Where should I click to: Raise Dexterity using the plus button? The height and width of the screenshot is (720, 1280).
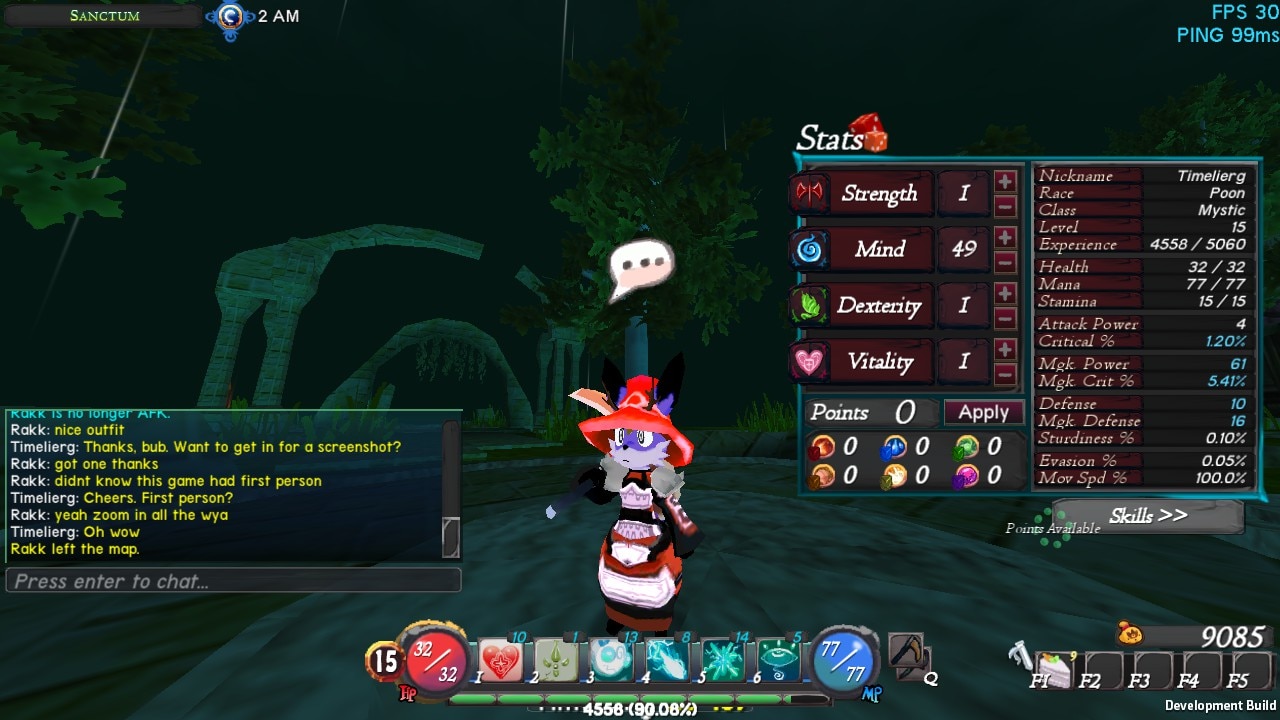[1005, 294]
